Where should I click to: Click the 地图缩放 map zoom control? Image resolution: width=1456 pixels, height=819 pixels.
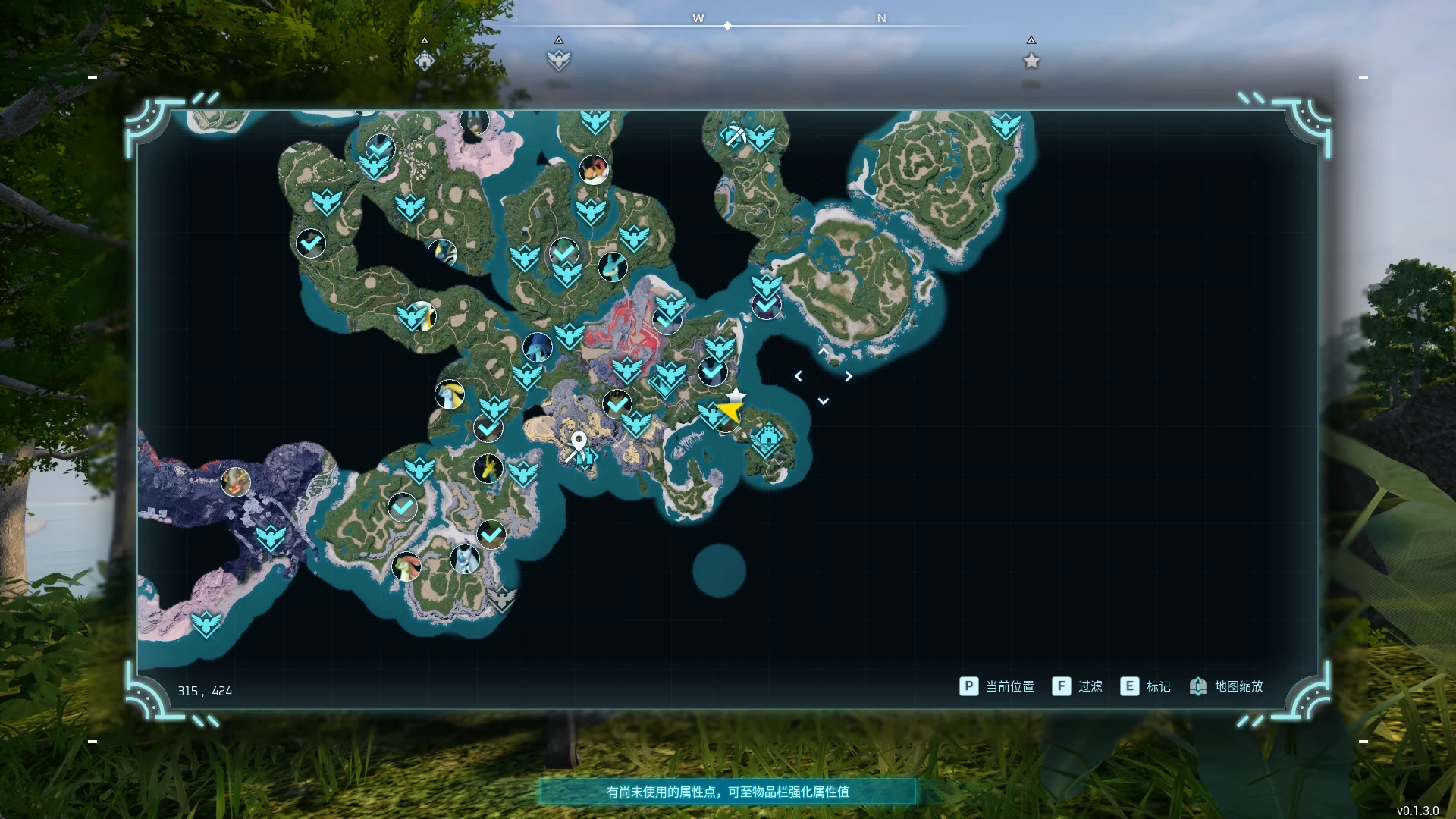(1228, 686)
